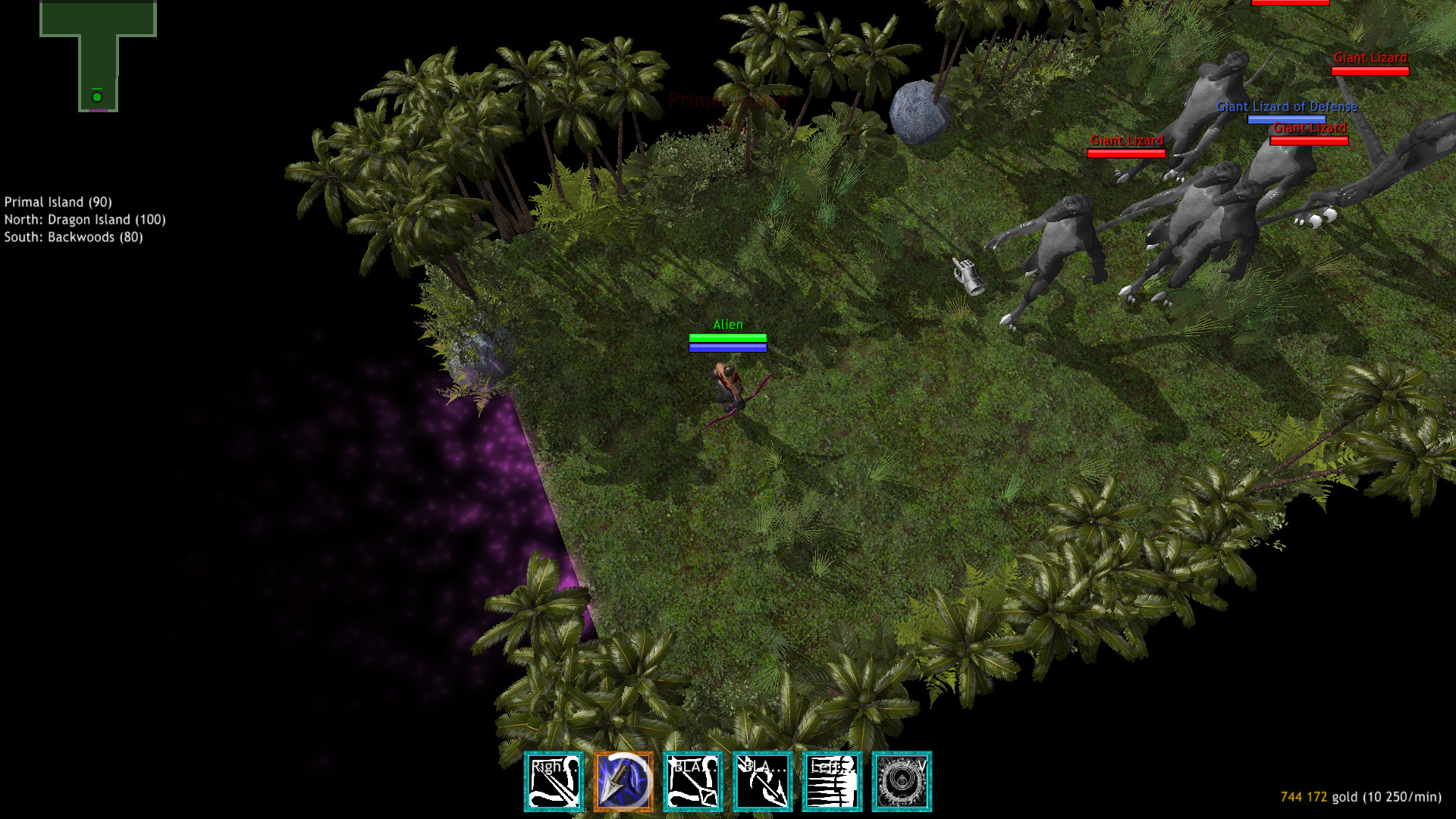
Task: Click the player marker on the minimap
Action: tap(97, 97)
